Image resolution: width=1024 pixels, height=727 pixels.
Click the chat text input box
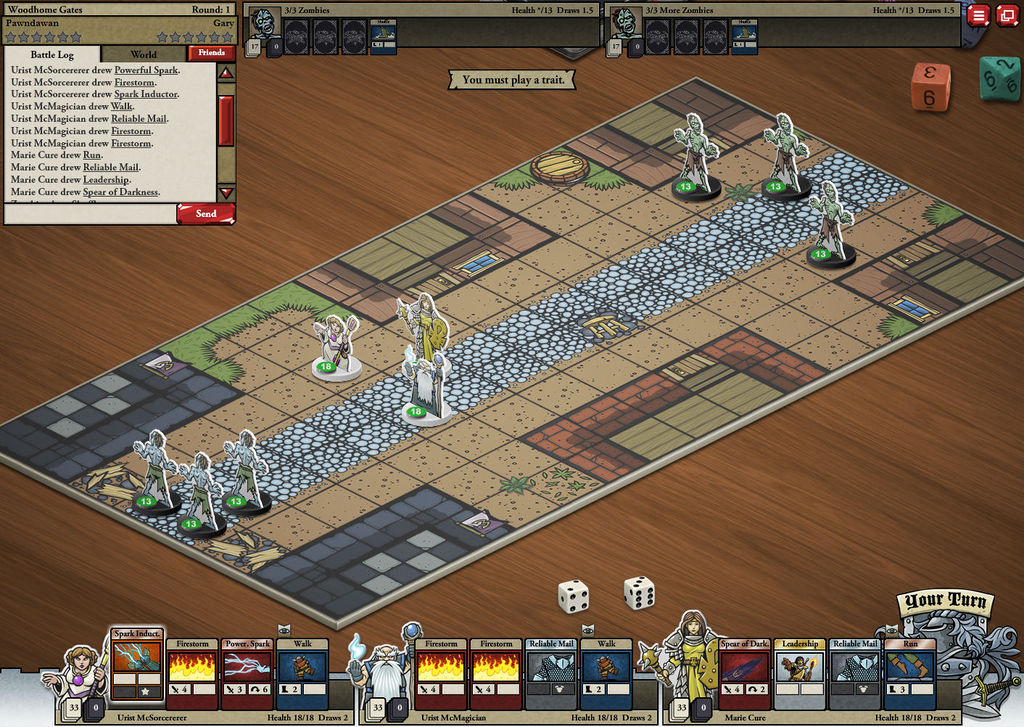(x=90, y=213)
